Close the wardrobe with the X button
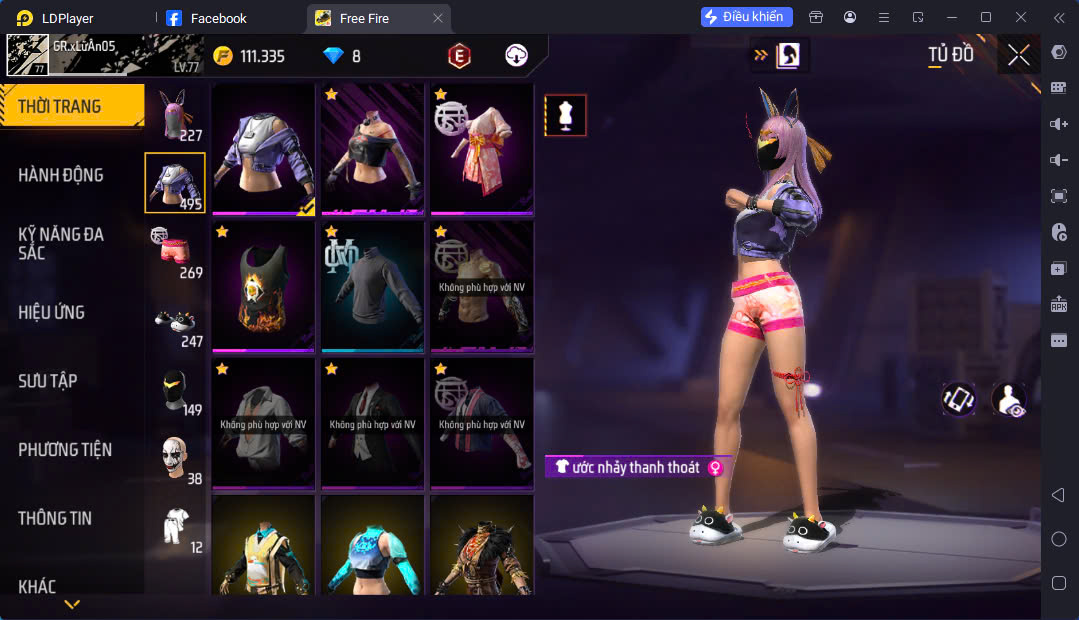This screenshot has width=1079, height=620. (x=1018, y=55)
